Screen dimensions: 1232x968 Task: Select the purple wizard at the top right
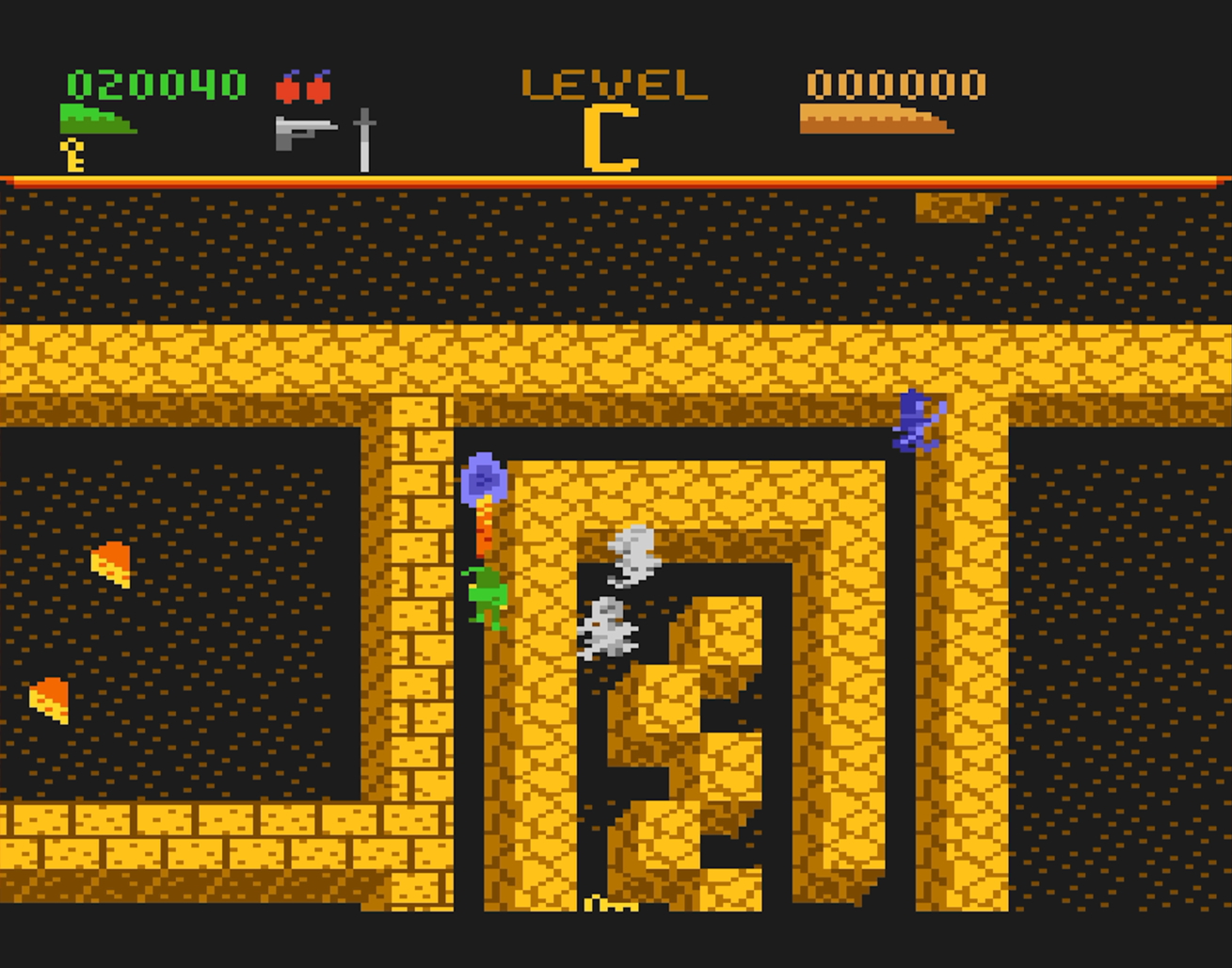point(916,419)
